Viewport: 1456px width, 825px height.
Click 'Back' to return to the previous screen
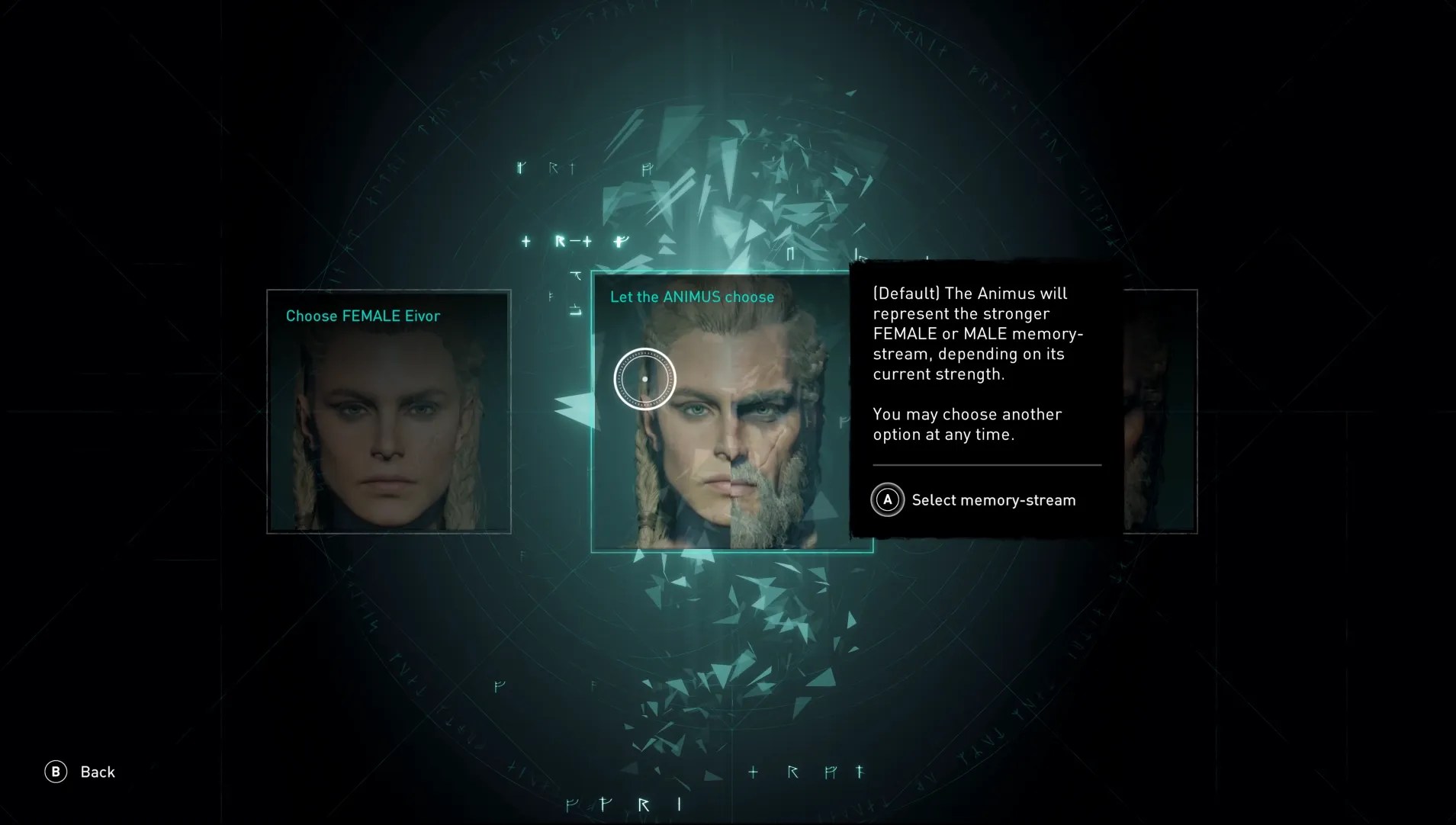[97, 772]
